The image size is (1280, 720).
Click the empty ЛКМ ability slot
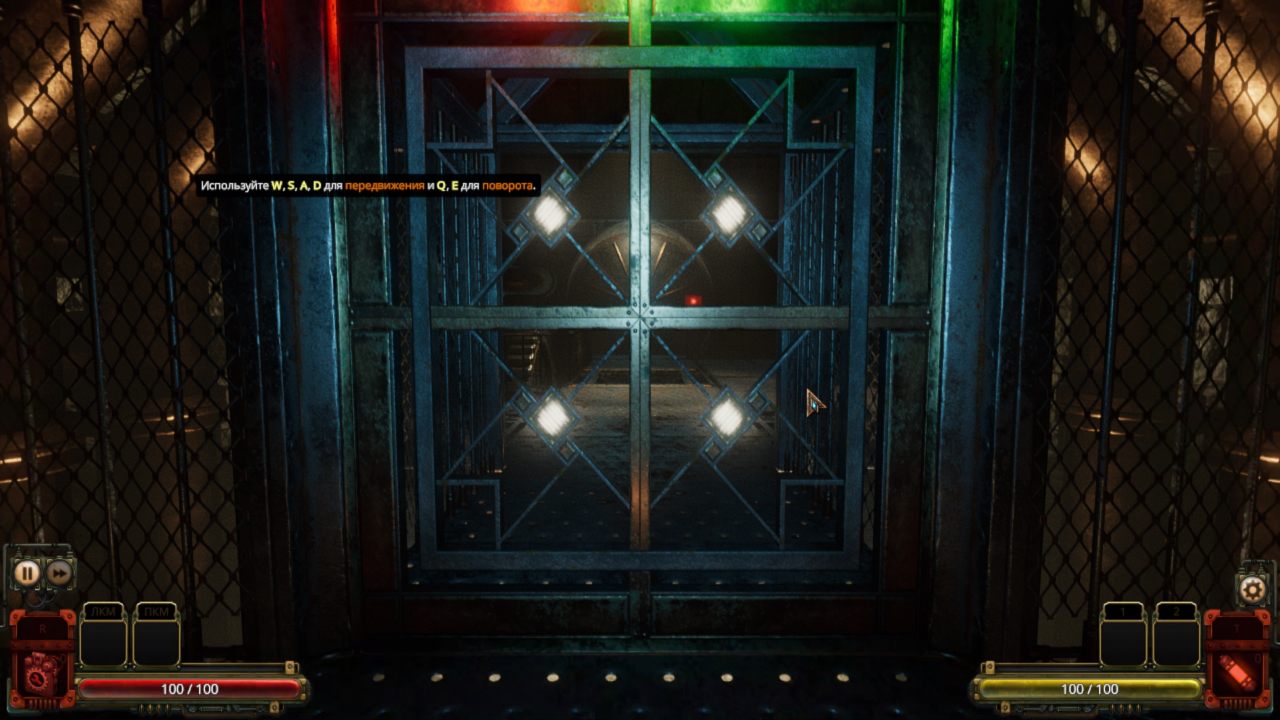103,642
